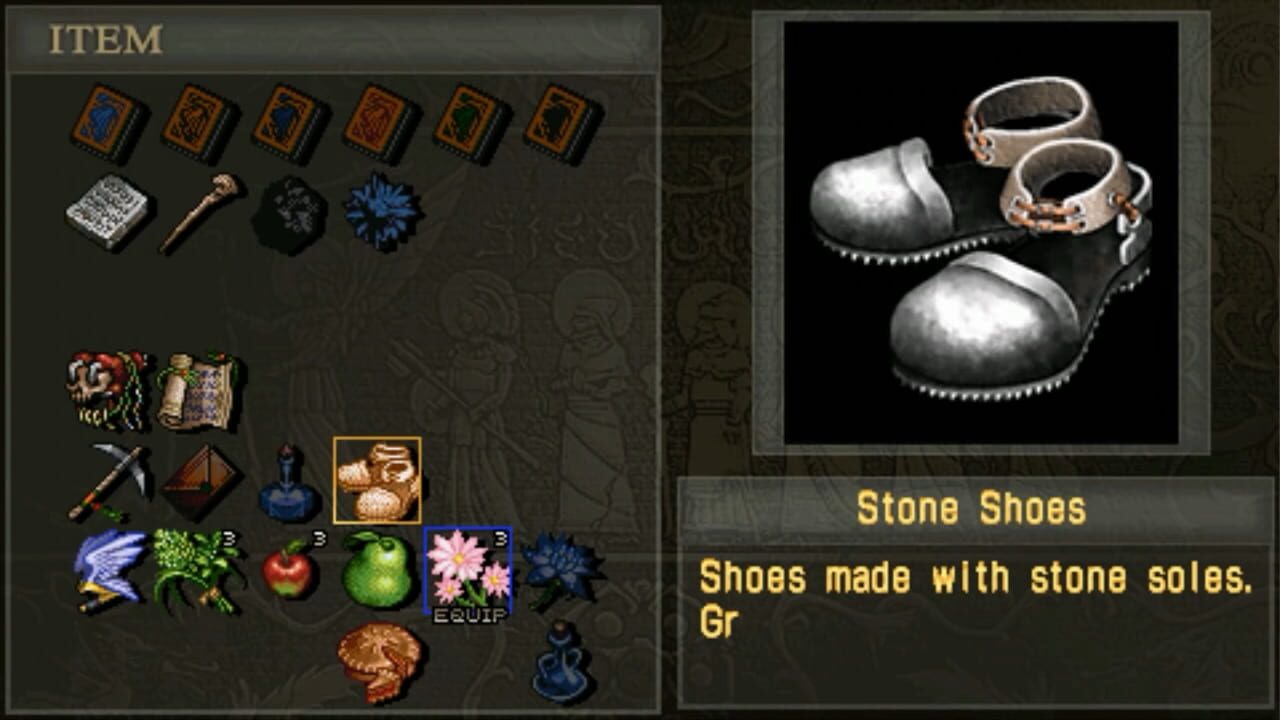Select the blue thistle flower
1280x720 pixels.
[375, 210]
